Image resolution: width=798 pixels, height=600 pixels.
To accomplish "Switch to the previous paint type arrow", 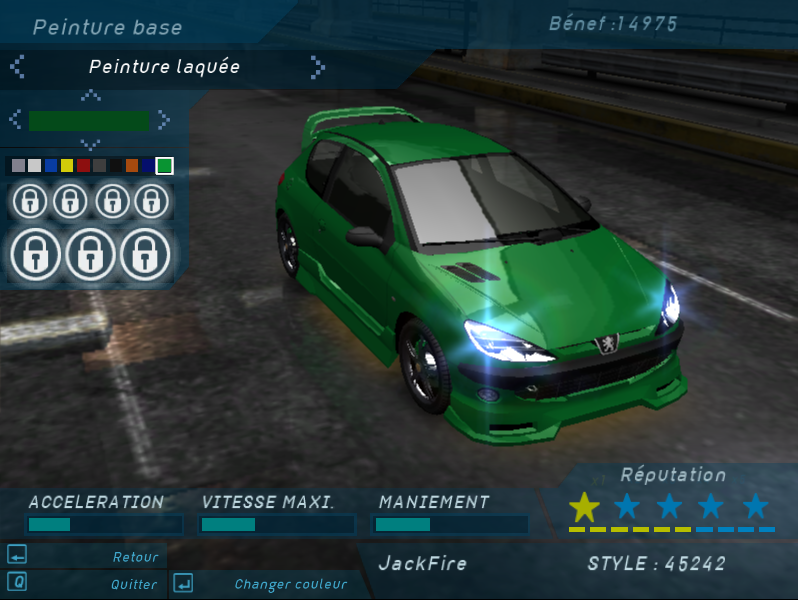I will tap(17, 67).
